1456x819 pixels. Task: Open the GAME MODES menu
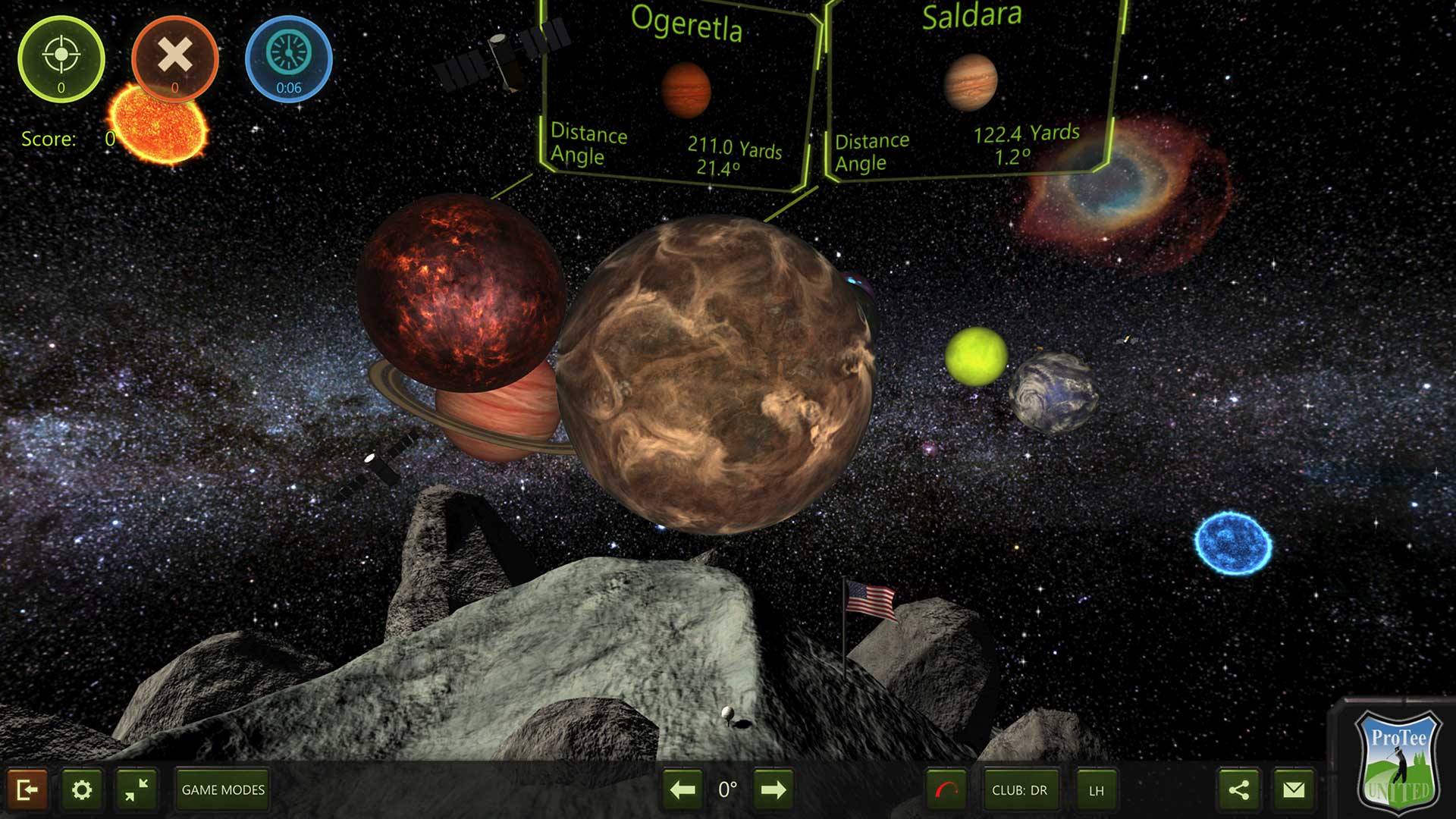pos(223,790)
